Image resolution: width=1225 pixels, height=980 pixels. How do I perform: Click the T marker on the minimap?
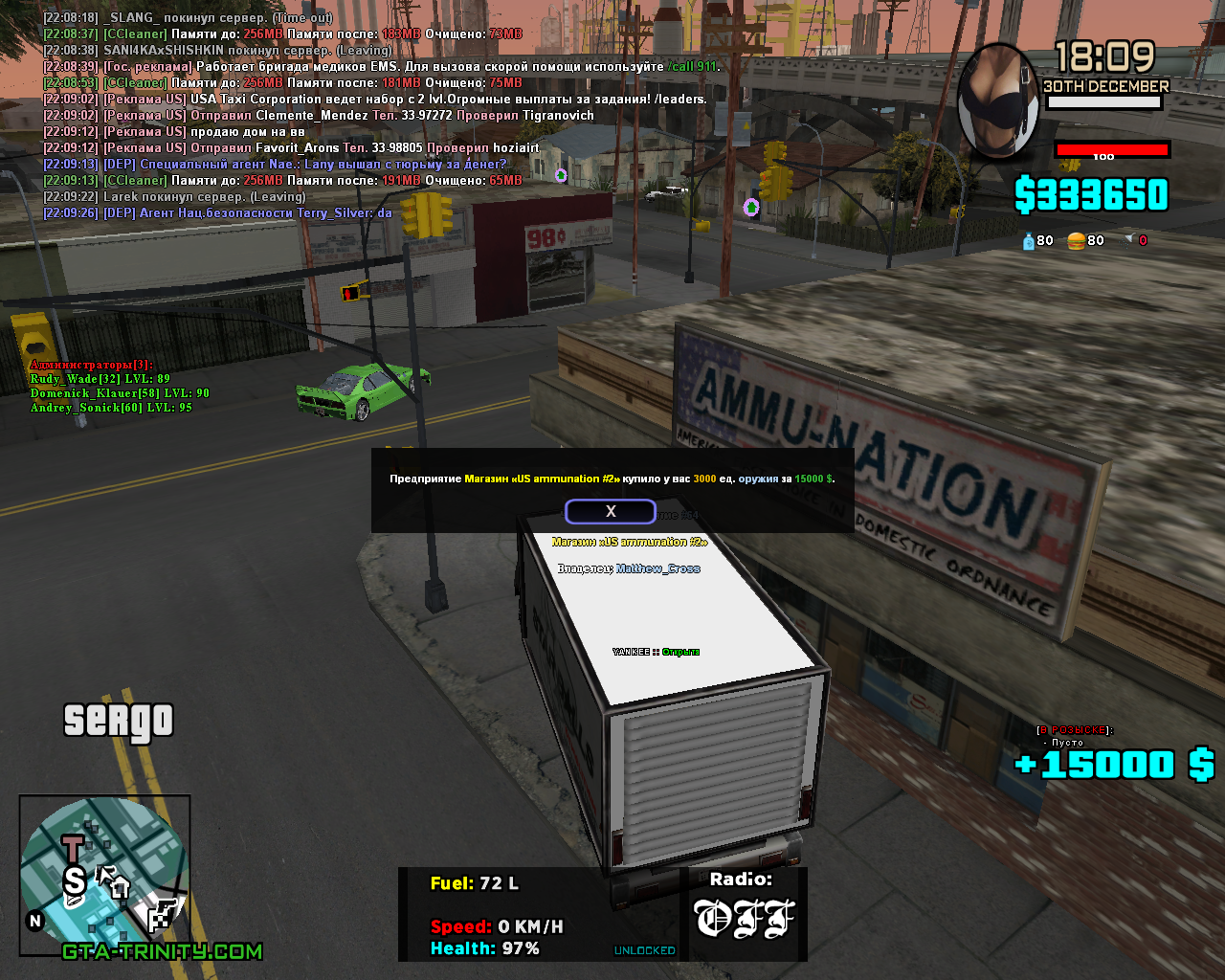coord(73,847)
